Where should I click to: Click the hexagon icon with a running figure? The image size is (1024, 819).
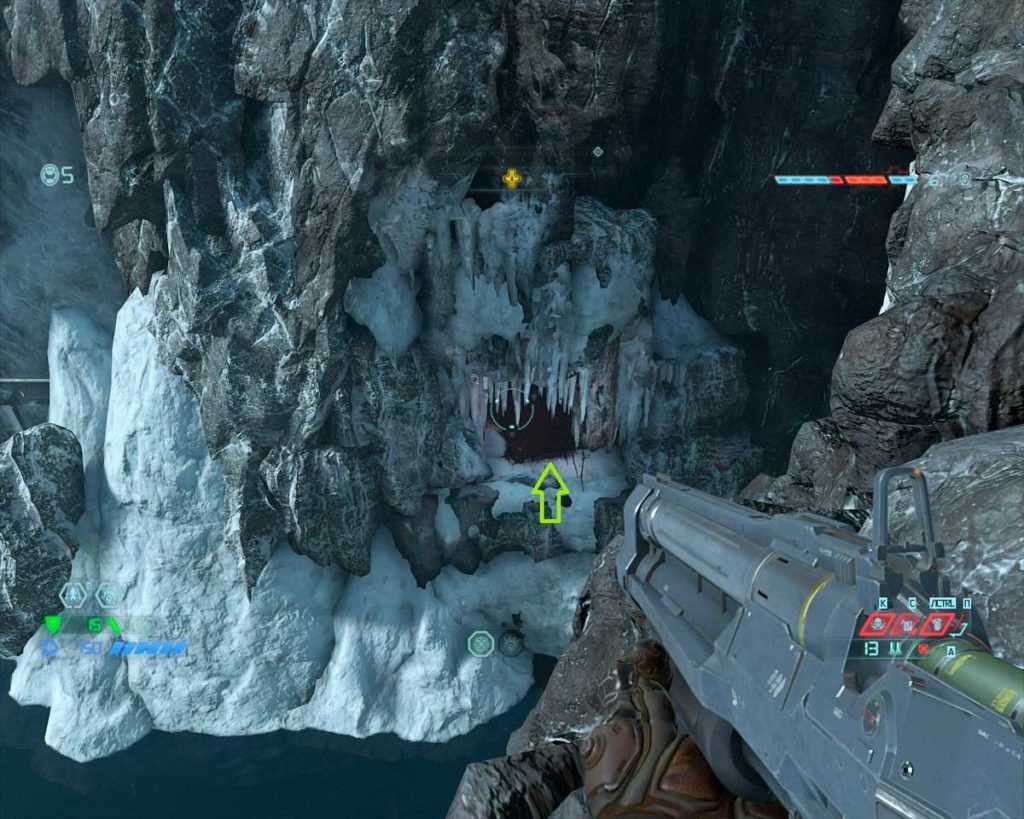(75, 595)
